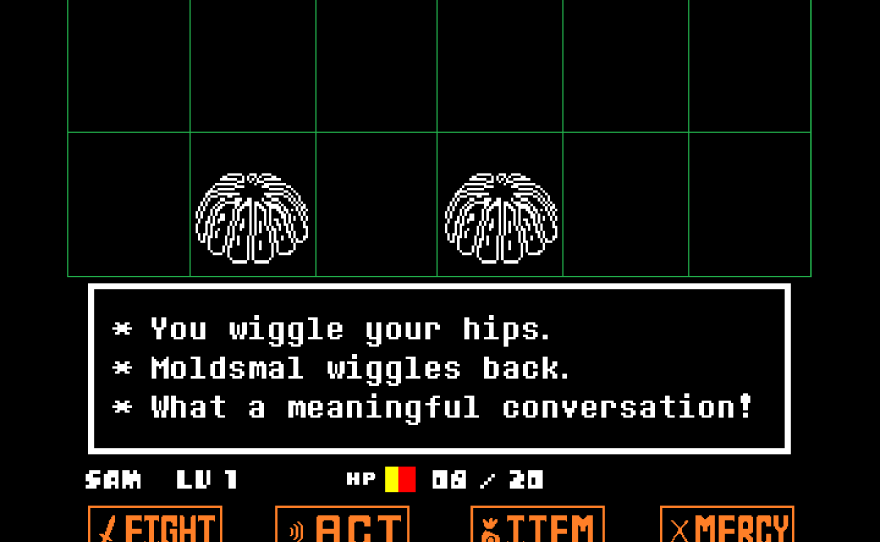This screenshot has height=542, width=880.
Task: Choose the ACT command button
Action: [x=342, y=526]
